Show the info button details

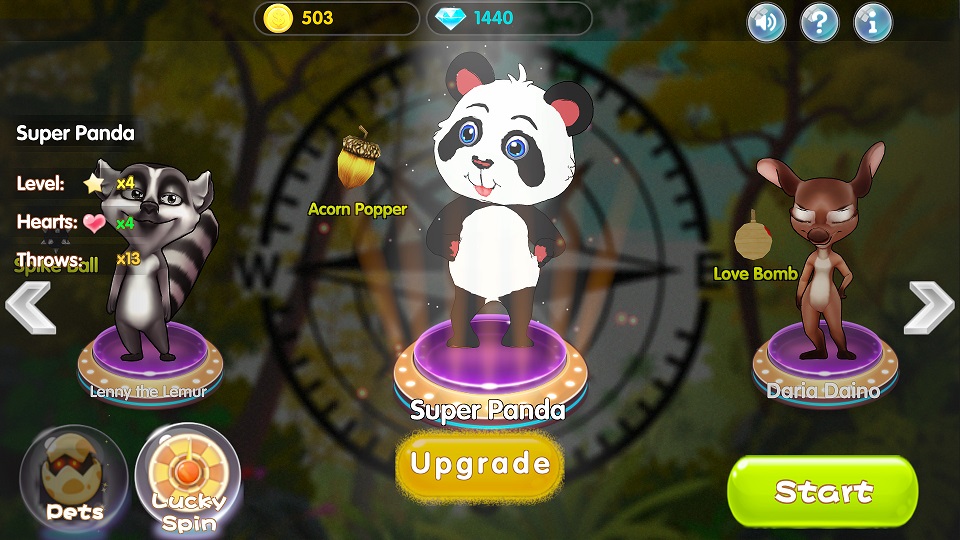(872, 22)
